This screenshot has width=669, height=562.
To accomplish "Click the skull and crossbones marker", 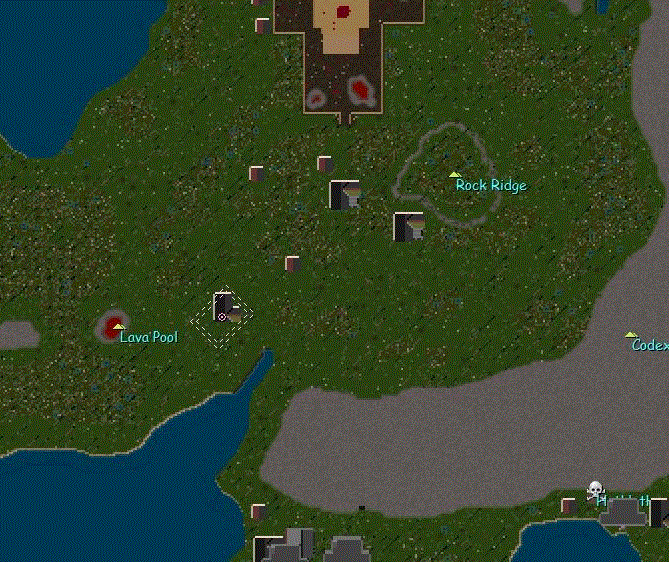I will 595,489.
